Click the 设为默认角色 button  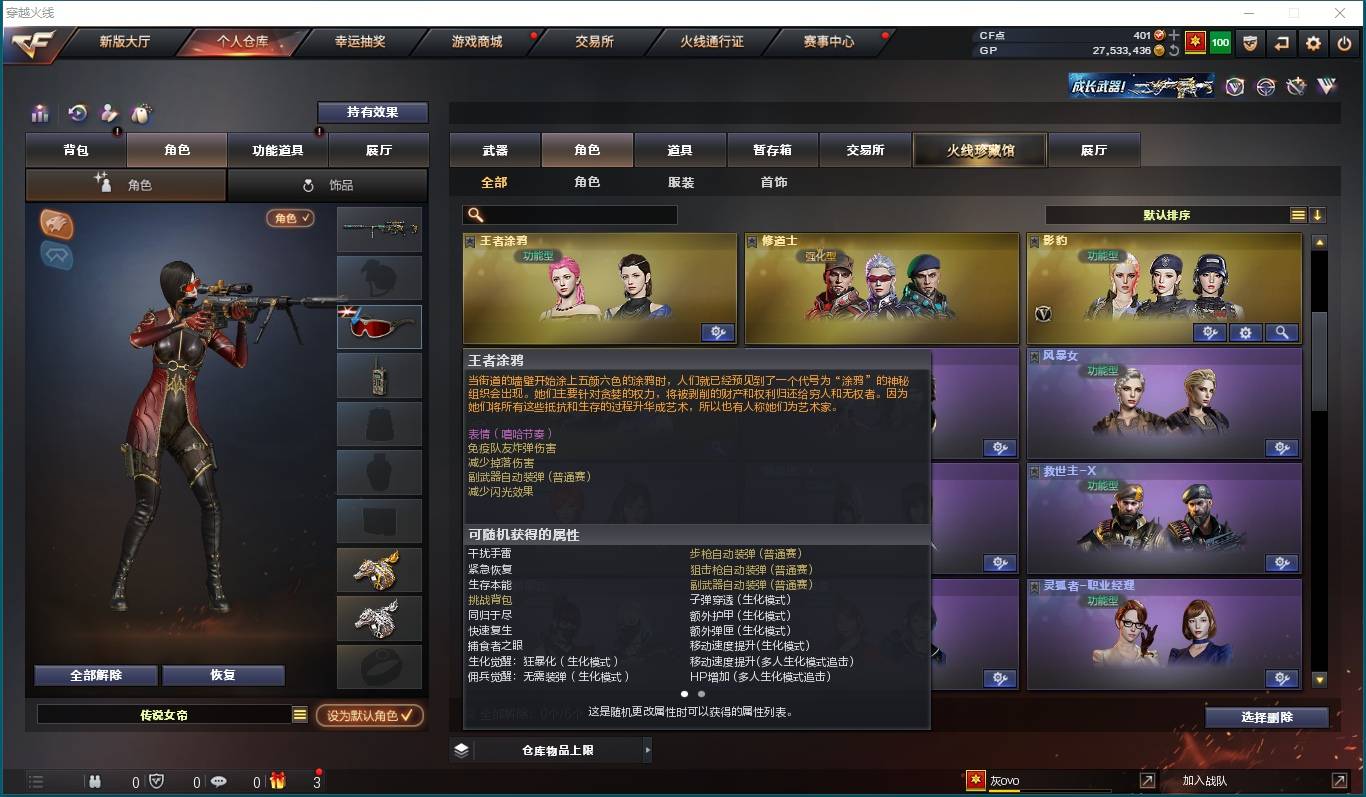(369, 715)
